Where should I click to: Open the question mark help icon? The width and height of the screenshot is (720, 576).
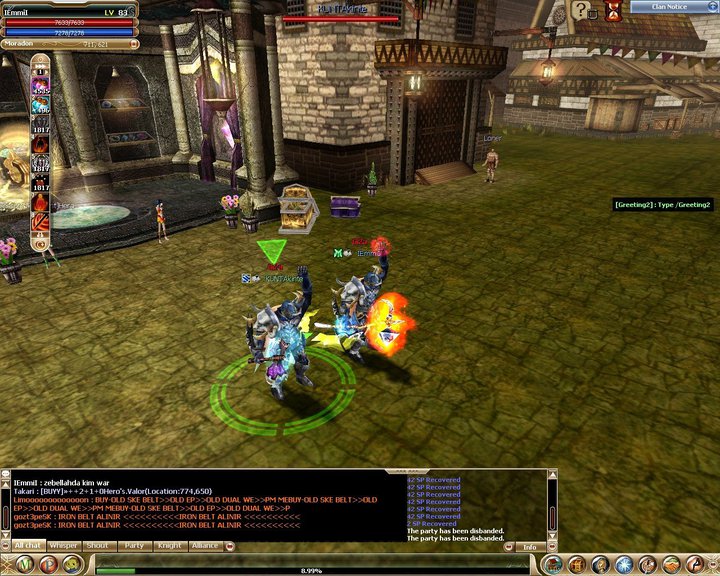point(581,11)
